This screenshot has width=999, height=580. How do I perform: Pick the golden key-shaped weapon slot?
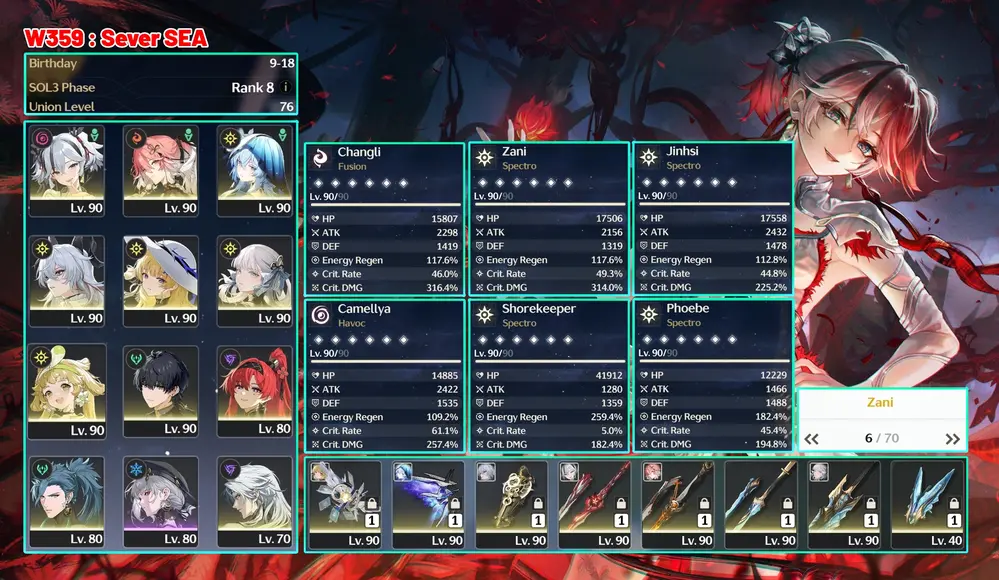(511, 505)
